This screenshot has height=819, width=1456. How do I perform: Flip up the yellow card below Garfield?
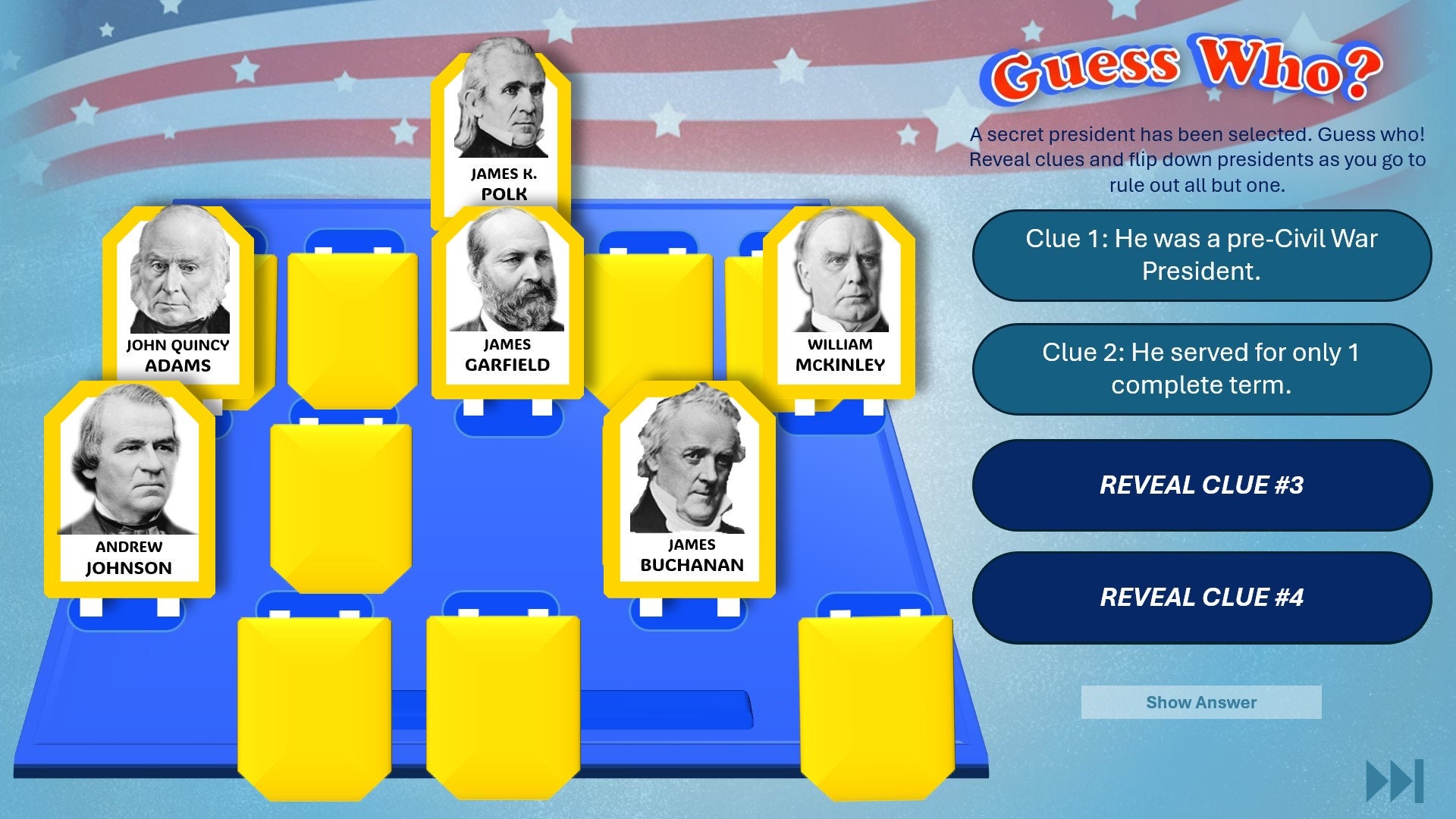(x=341, y=508)
